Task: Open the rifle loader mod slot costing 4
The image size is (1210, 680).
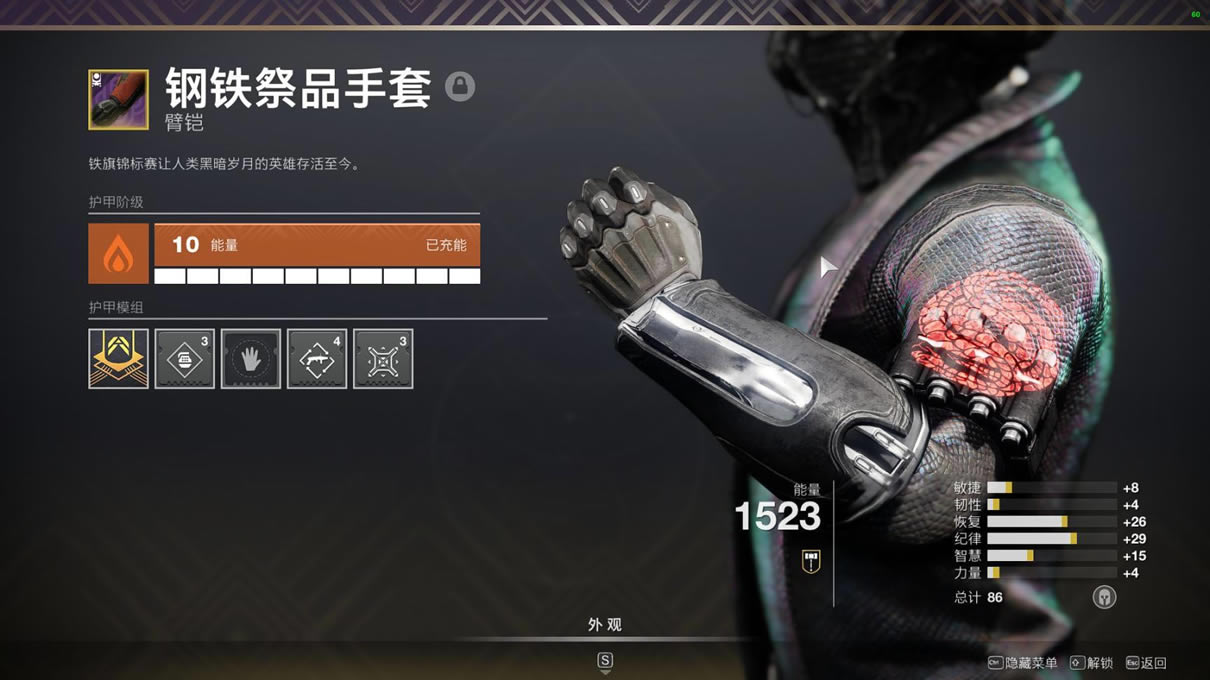Action: pyautogui.click(x=317, y=358)
